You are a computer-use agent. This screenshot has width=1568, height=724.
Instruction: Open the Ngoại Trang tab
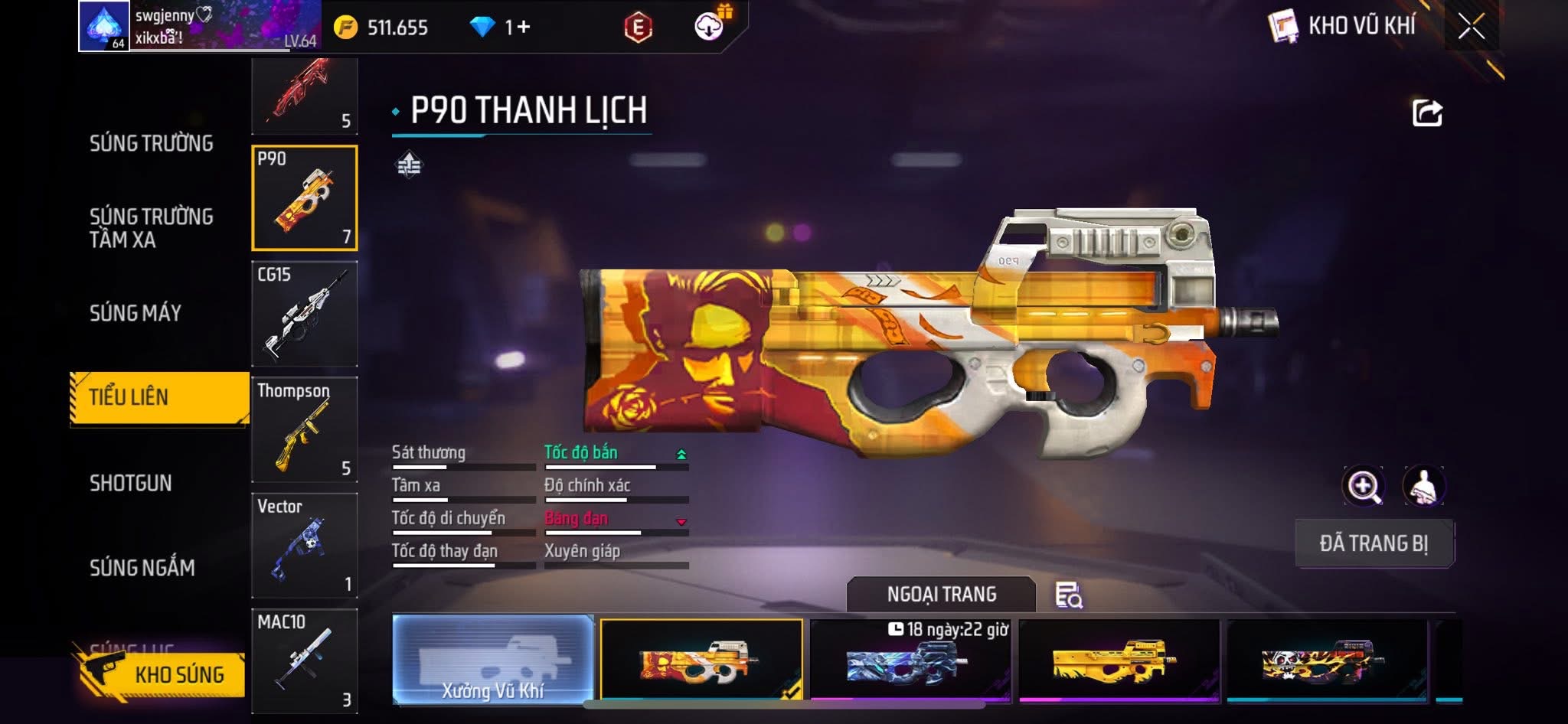[x=941, y=595]
